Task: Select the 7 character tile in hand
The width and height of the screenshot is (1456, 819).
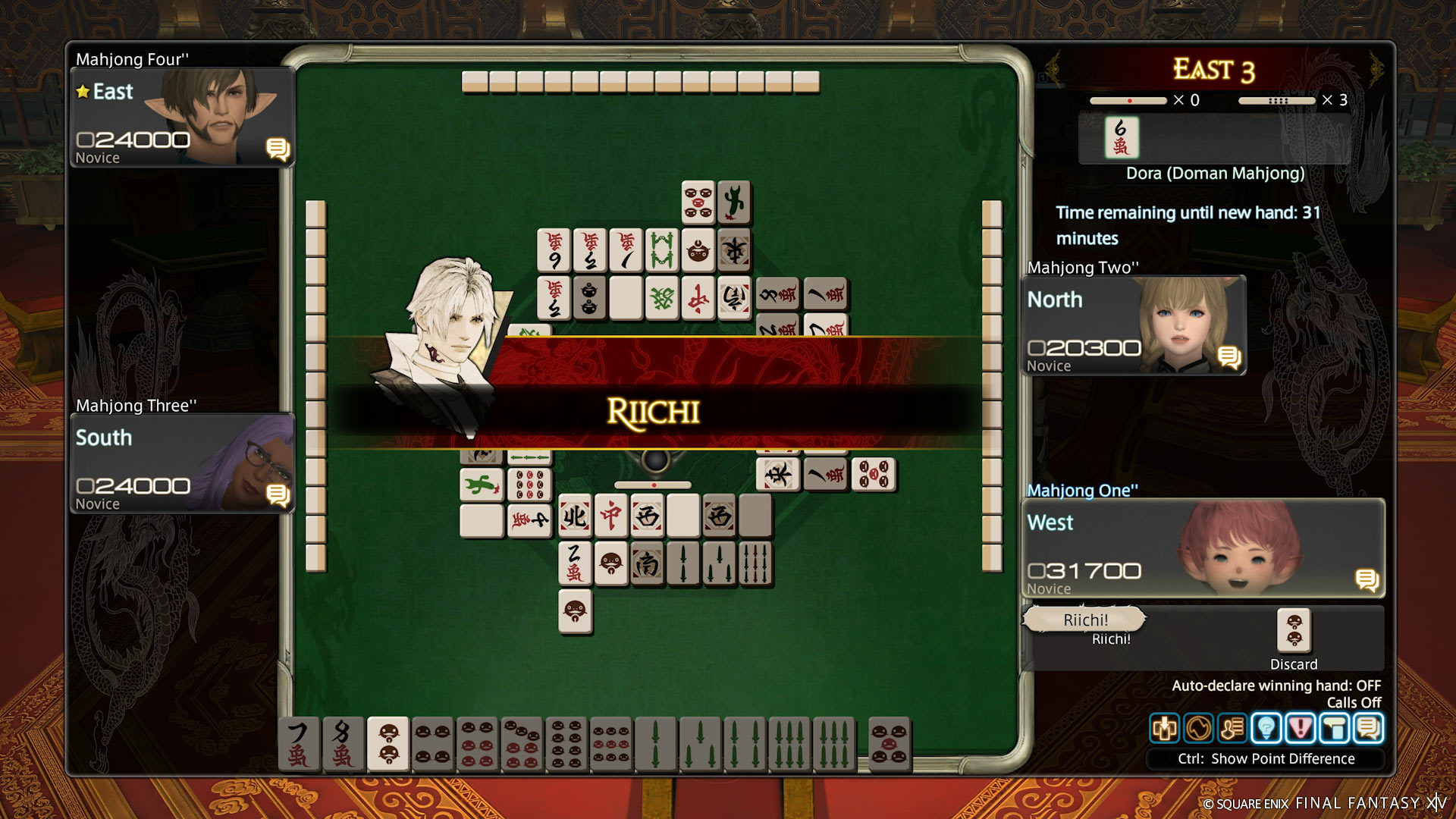Action: pyautogui.click(x=299, y=745)
